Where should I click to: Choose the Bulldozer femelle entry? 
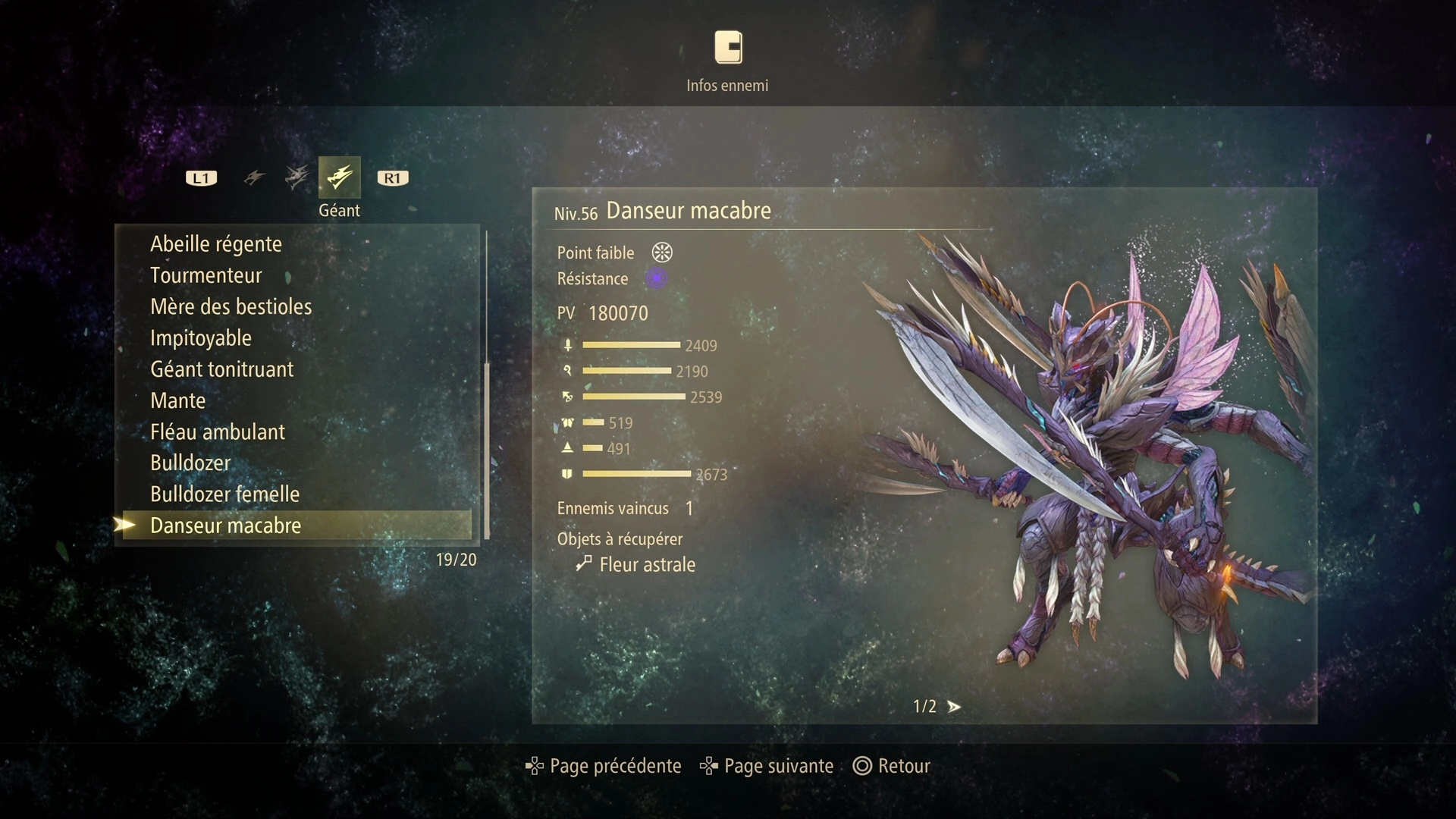(225, 494)
